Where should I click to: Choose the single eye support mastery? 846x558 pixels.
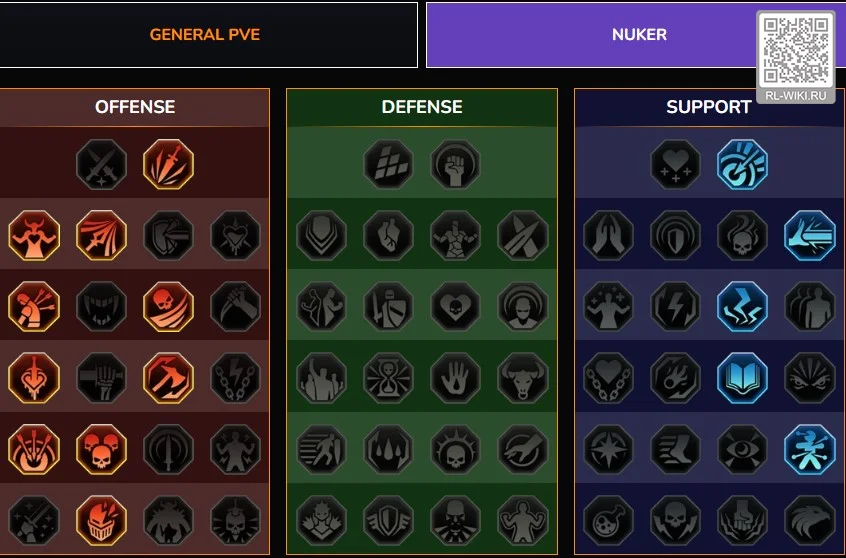click(743, 449)
